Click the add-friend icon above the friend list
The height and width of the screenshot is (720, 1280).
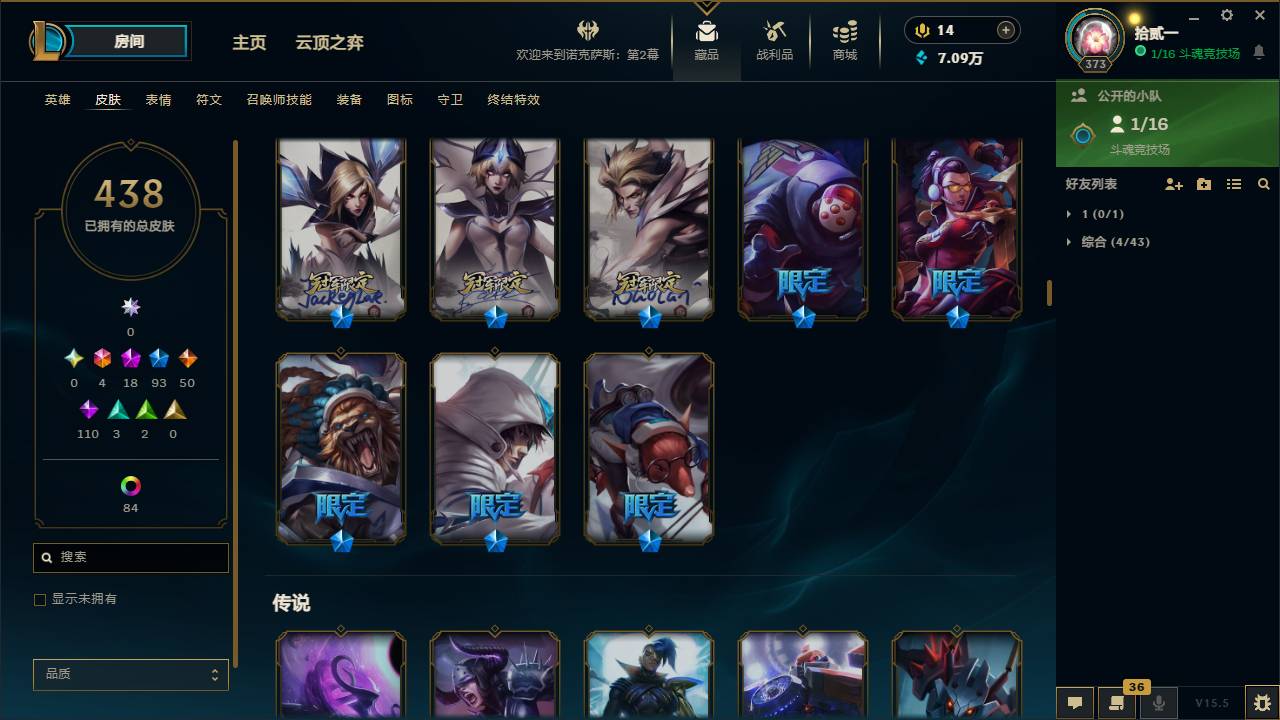[x=1173, y=184]
